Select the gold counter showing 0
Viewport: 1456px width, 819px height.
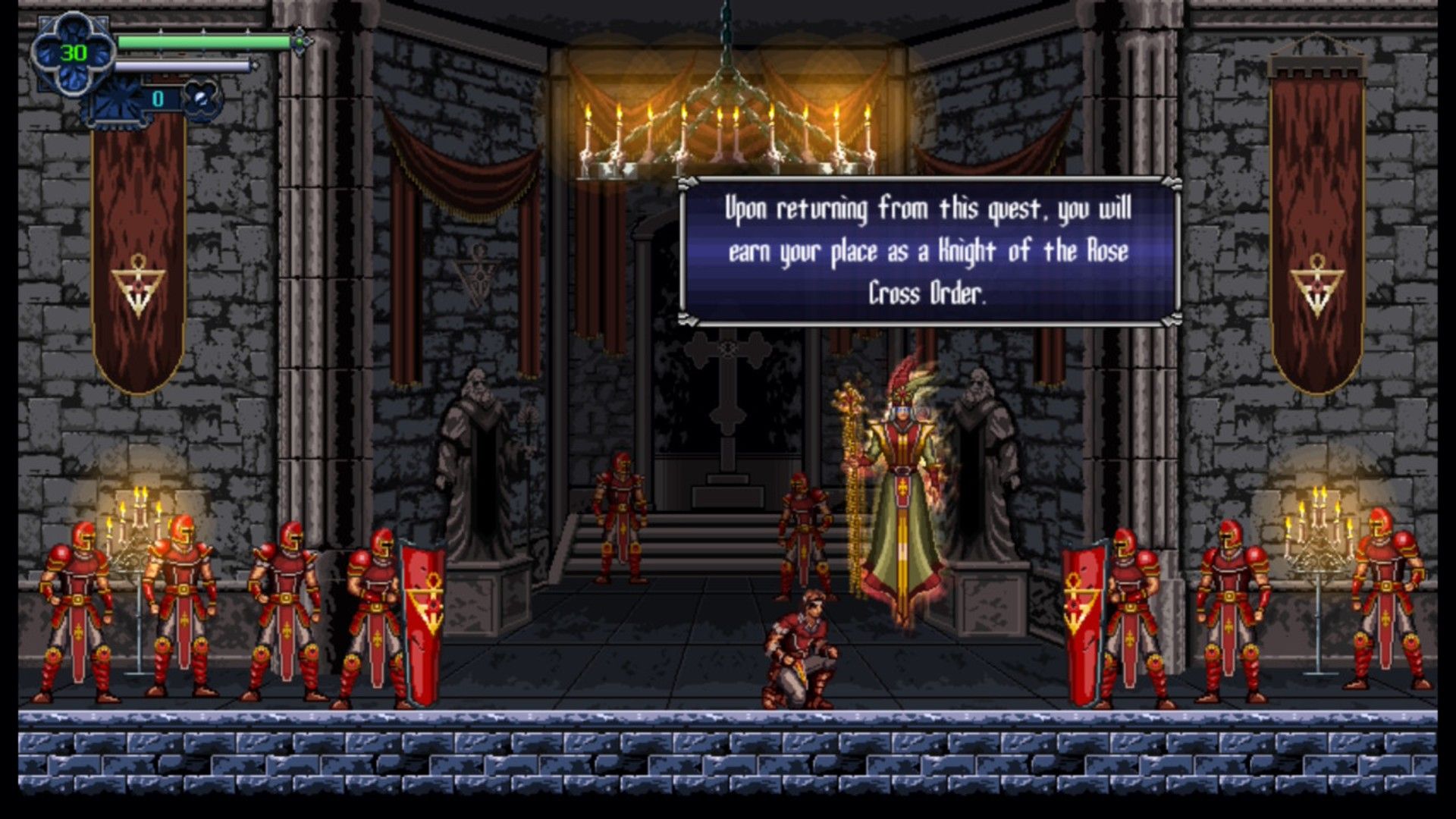pyautogui.click(x=158, y=96)
